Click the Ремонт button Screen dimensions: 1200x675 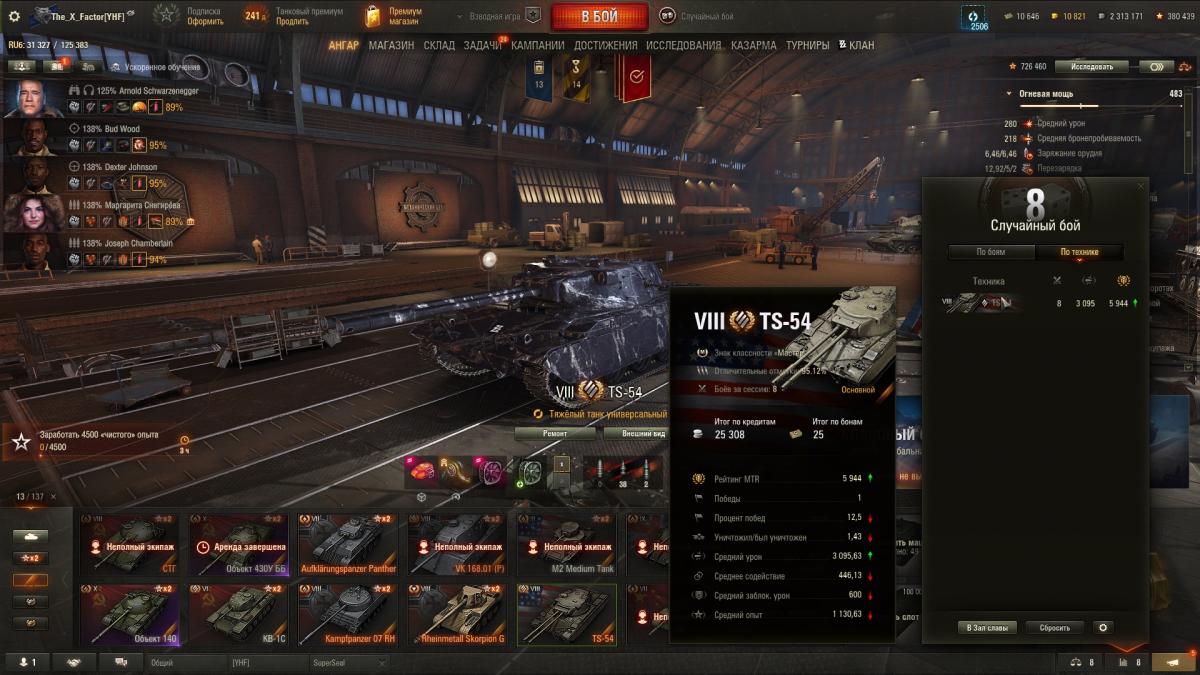coord(555,433)
